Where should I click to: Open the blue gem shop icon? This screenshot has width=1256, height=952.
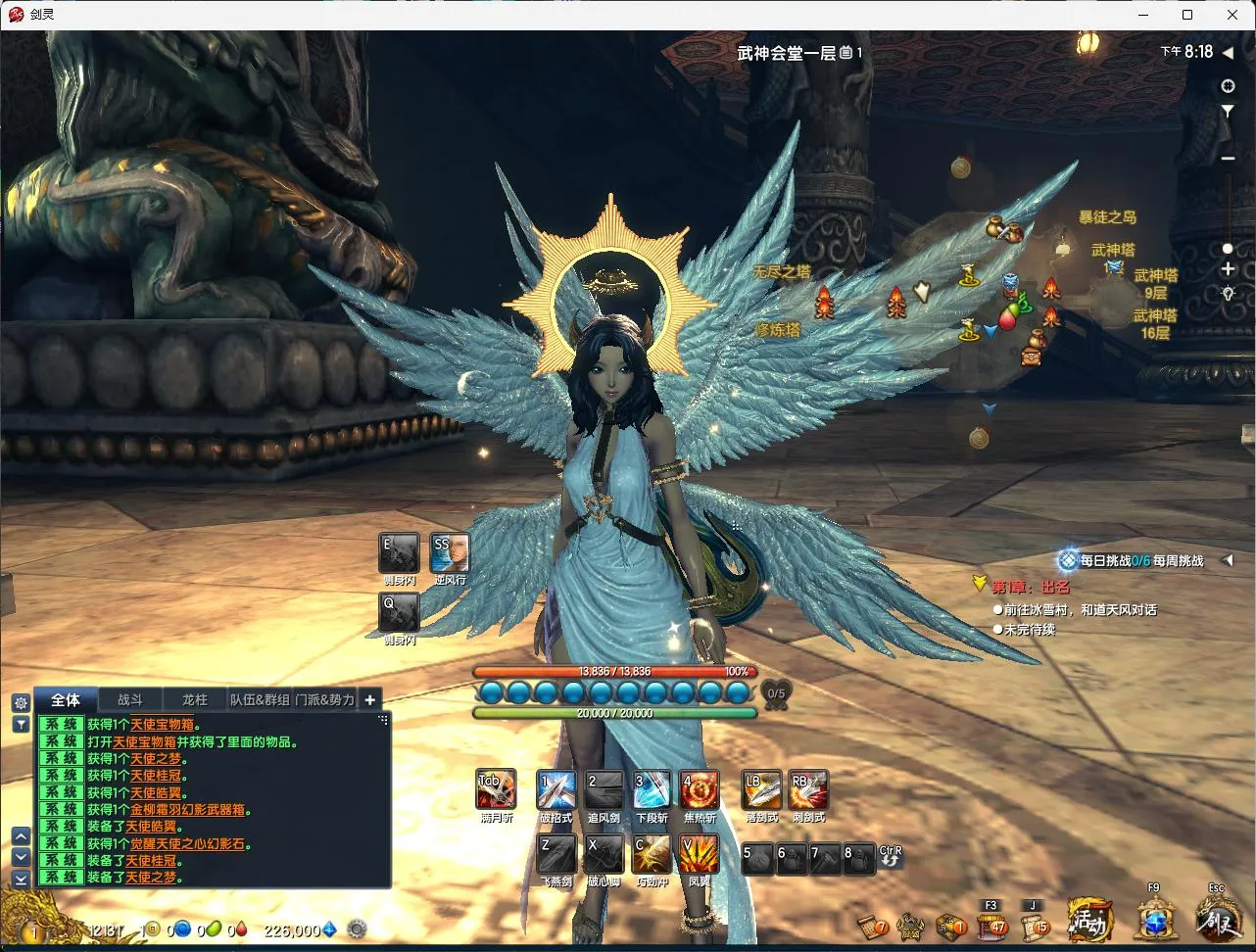(x=1156, y=921)
